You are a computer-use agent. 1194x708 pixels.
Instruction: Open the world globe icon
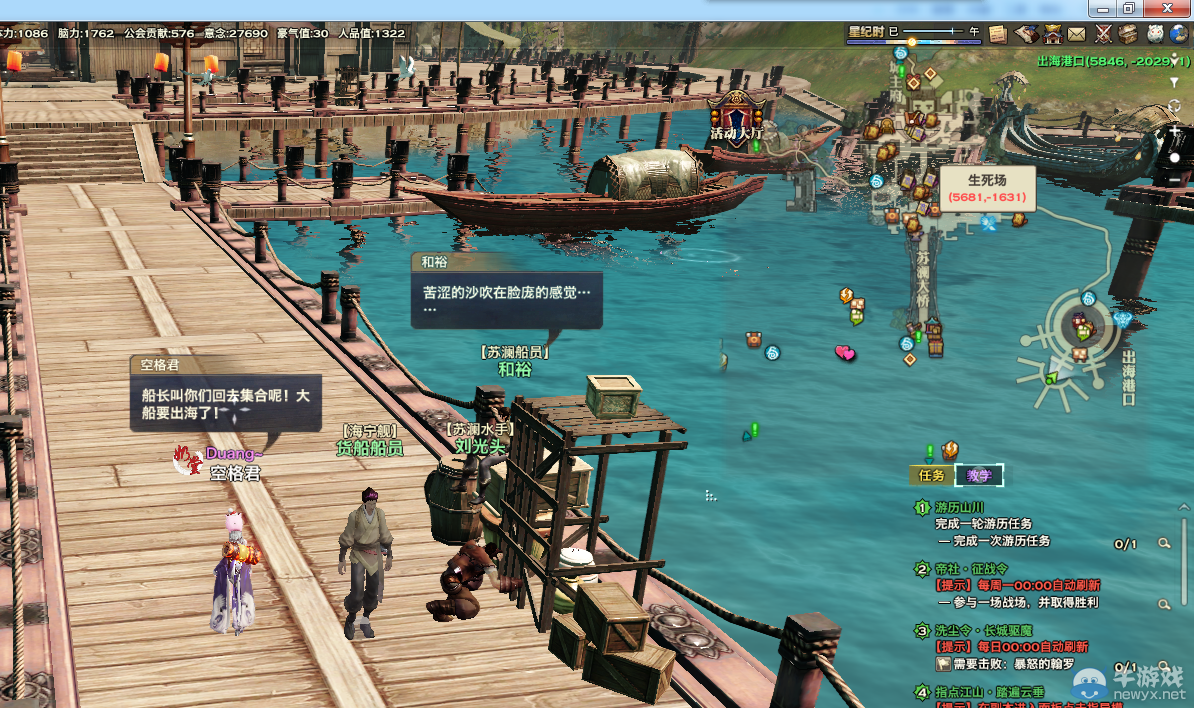coord(1180,34)
